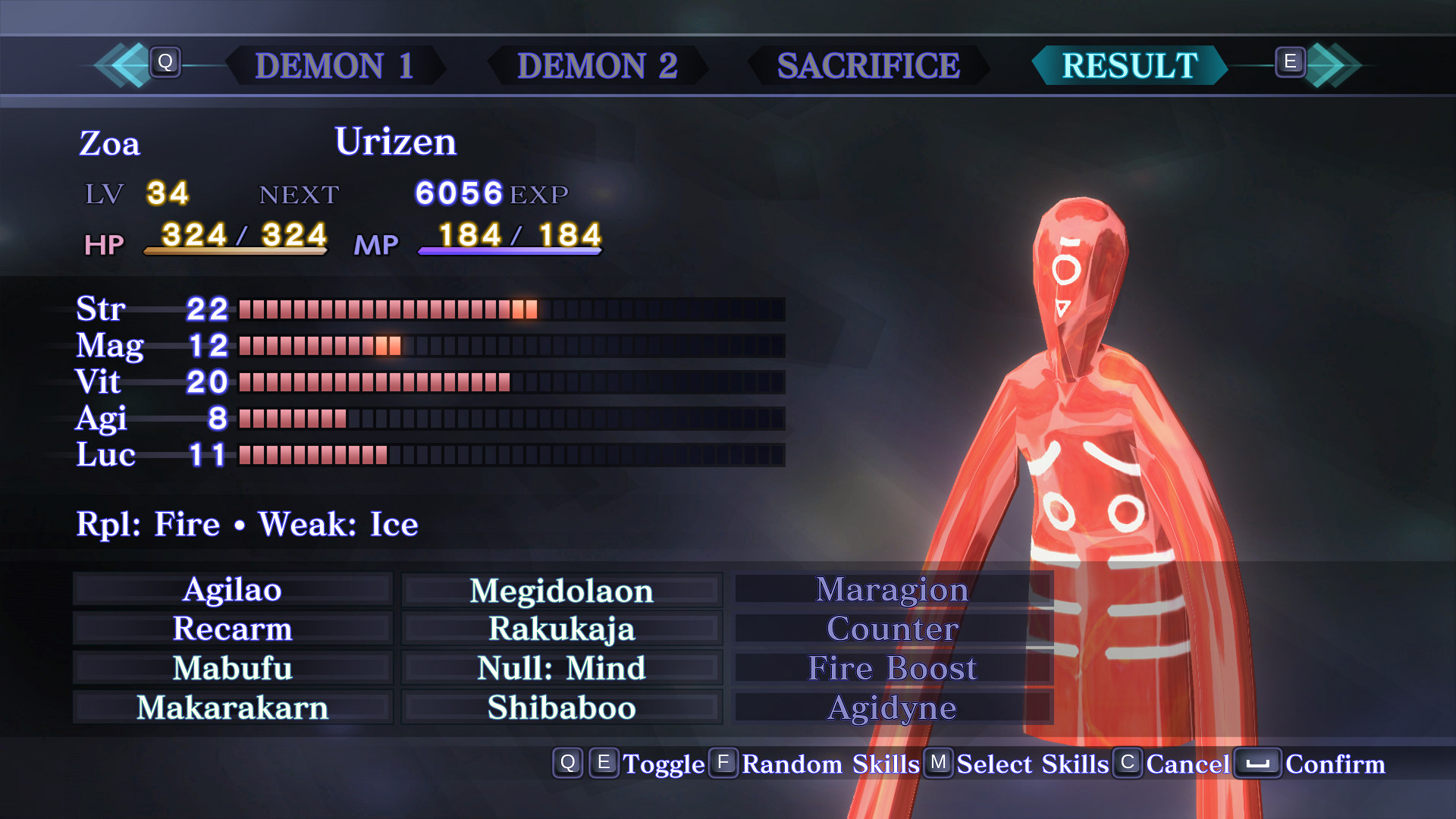Click the Null: Mind skill entry

(561, 668)
